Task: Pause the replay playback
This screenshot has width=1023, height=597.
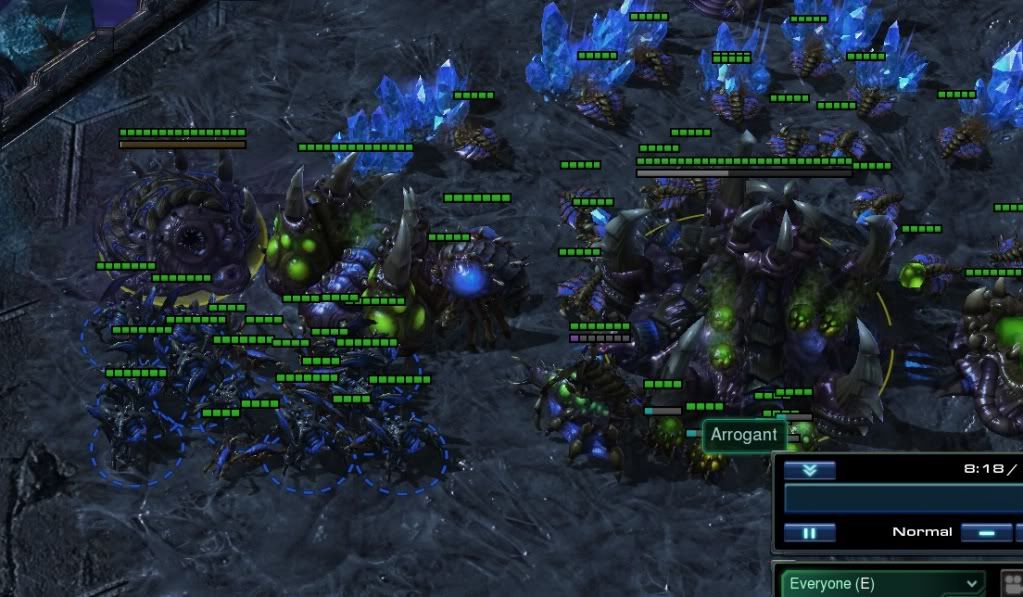Action: tap(809, 533)
